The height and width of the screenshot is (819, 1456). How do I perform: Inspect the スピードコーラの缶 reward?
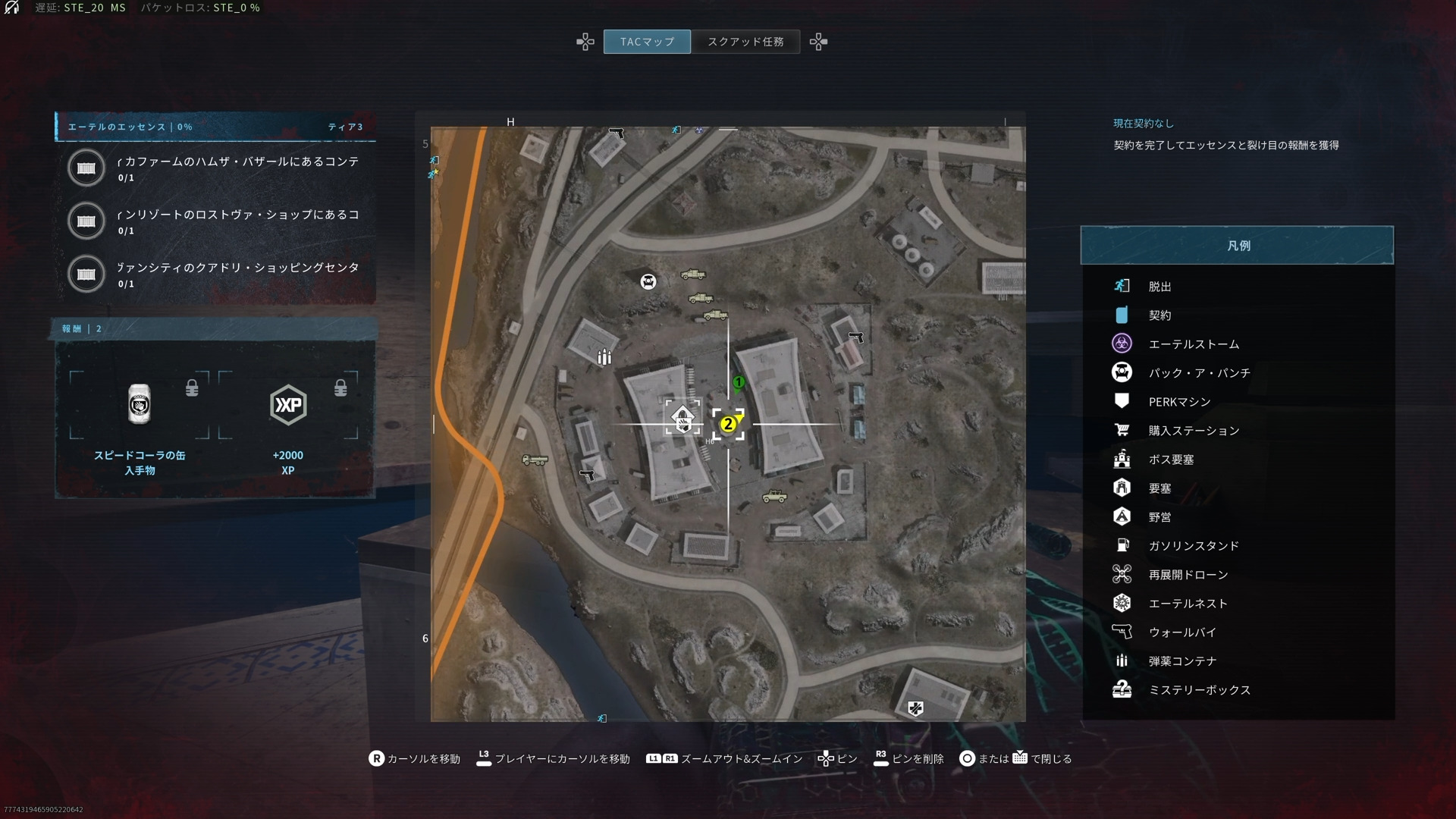(140, 406)
